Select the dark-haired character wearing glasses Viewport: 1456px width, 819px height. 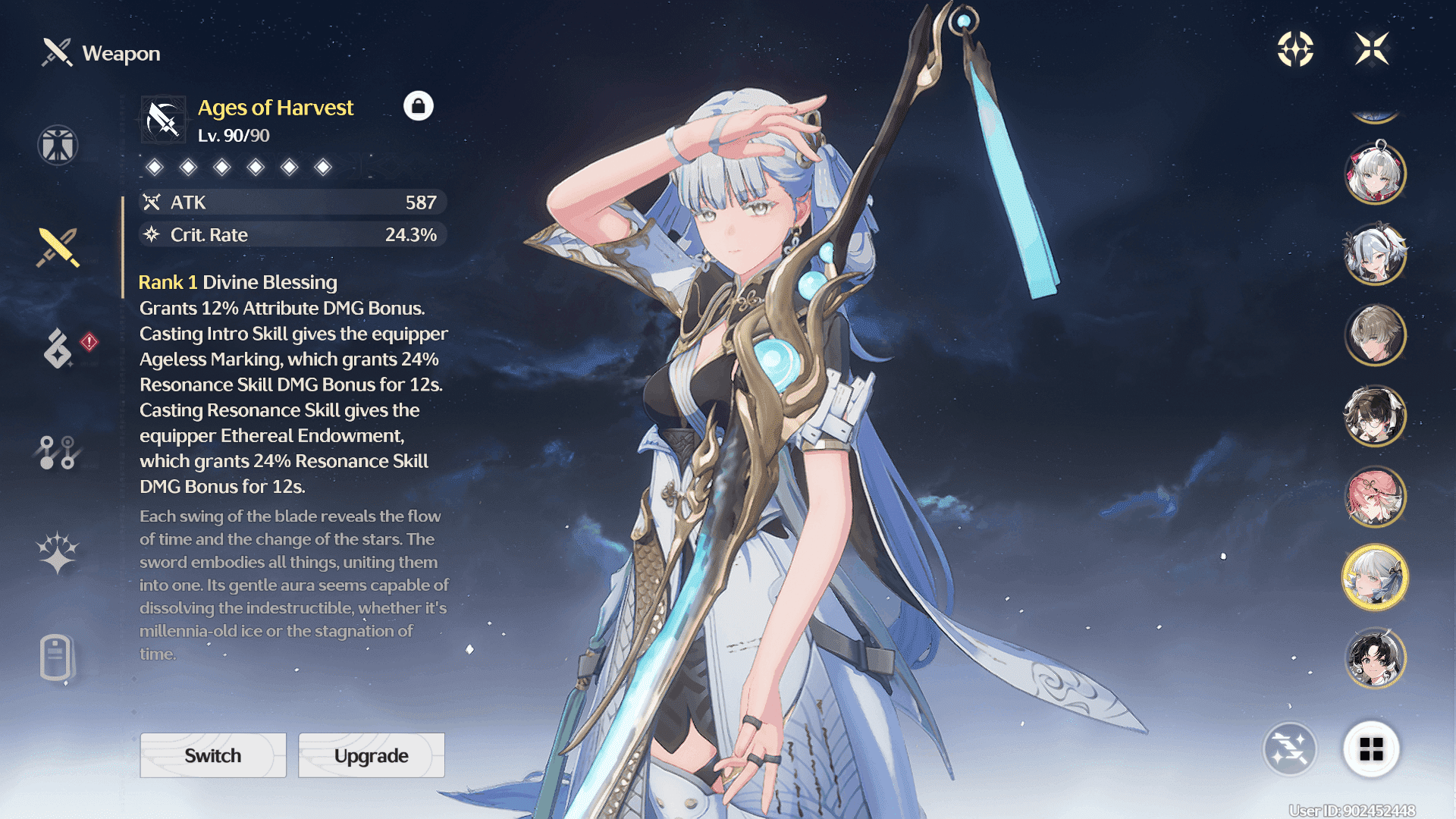click(1375, 416)
